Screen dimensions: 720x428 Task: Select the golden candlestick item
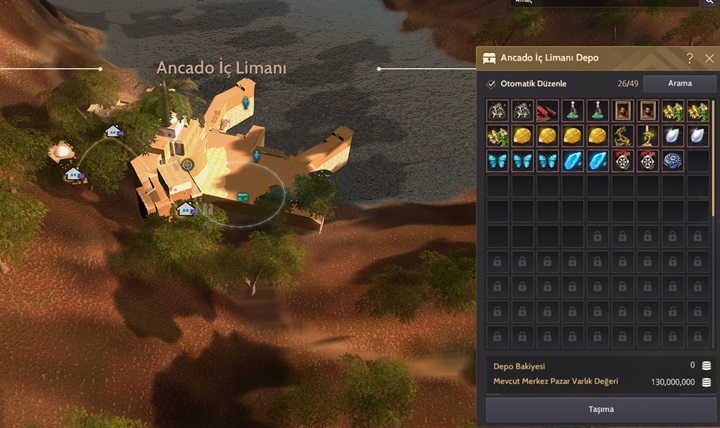coord(648,135)
